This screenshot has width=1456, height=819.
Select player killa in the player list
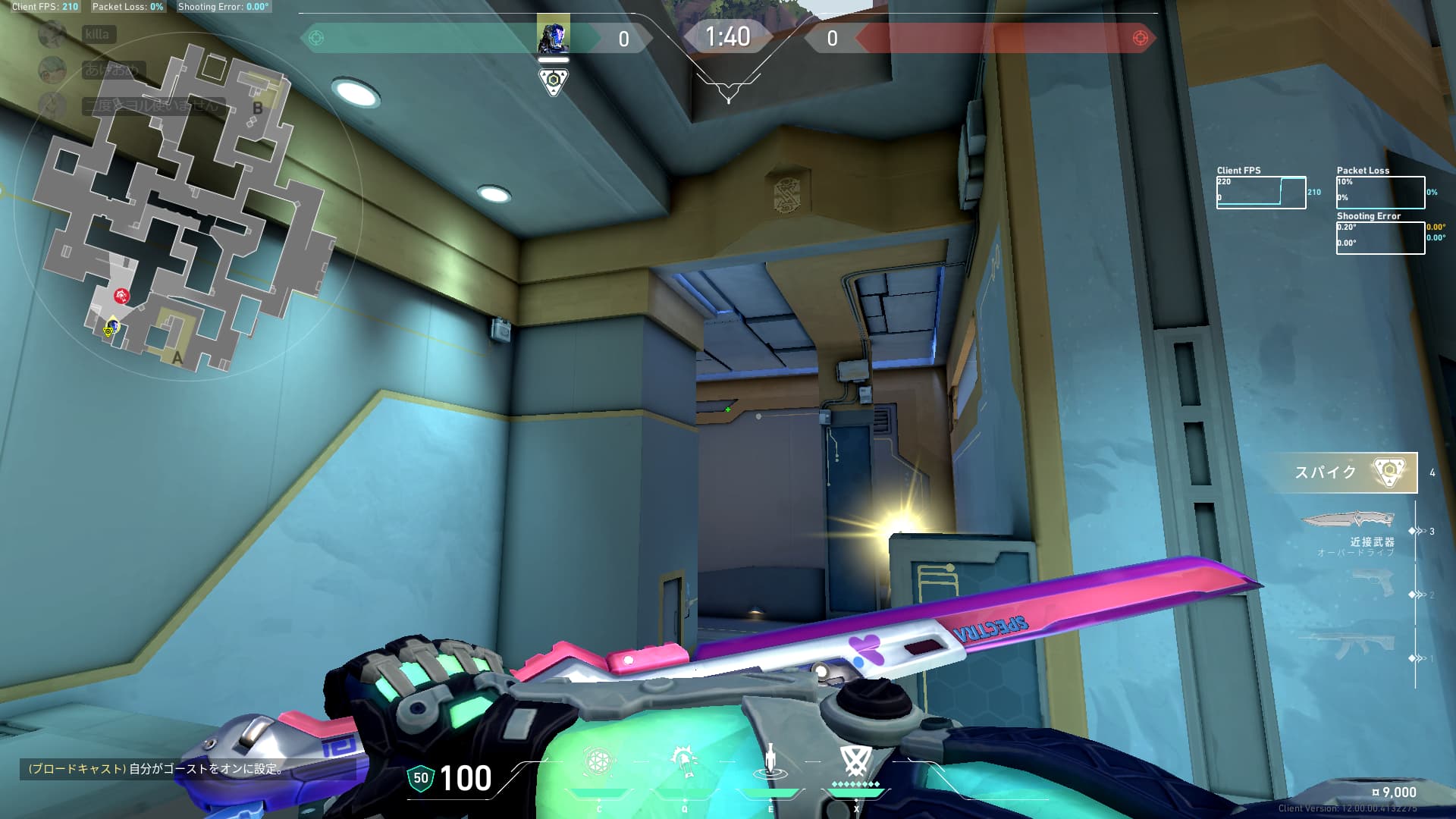click(x=97, y=34)
